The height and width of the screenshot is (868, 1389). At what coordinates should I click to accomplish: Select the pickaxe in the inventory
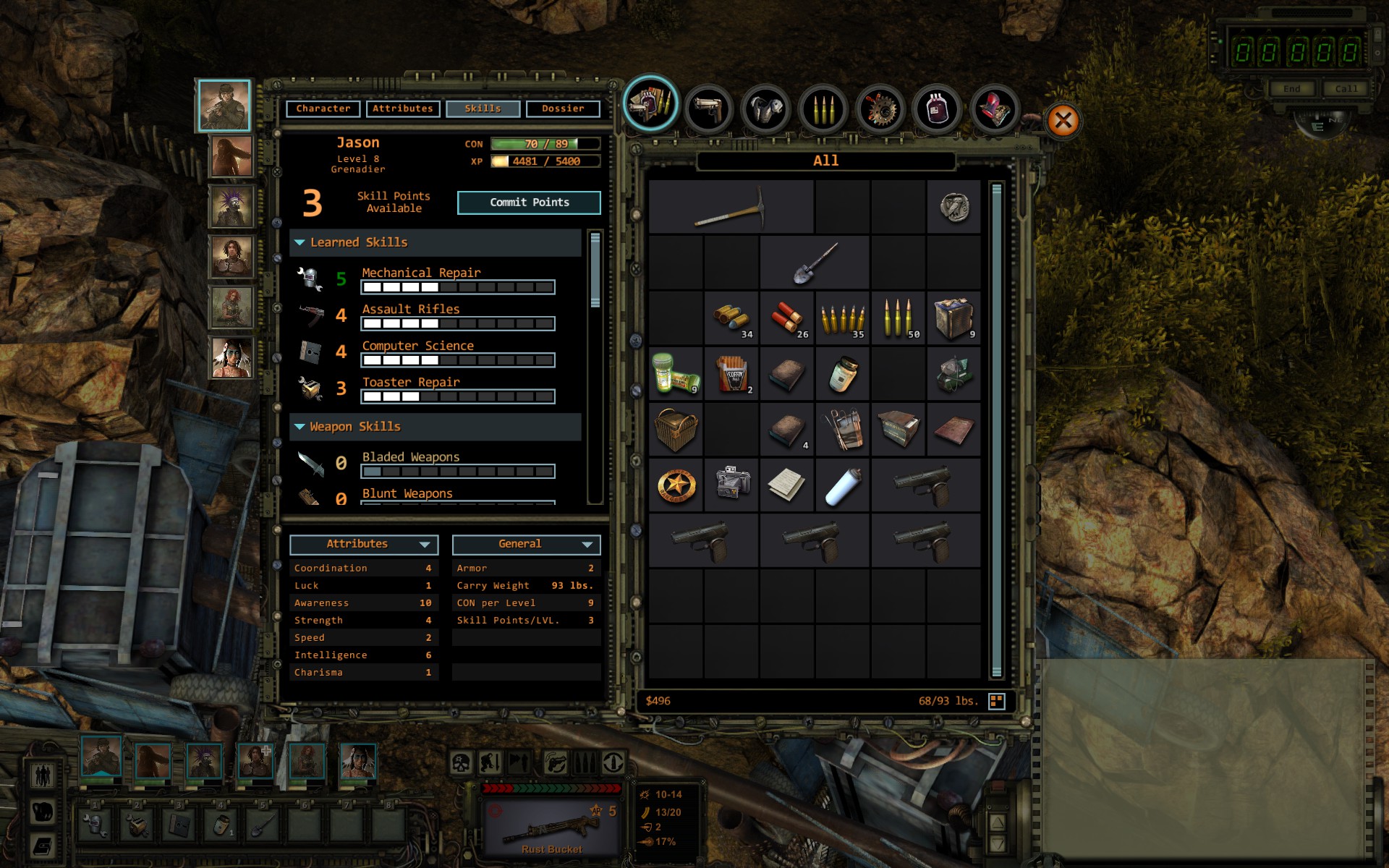[x=731, y=207]
